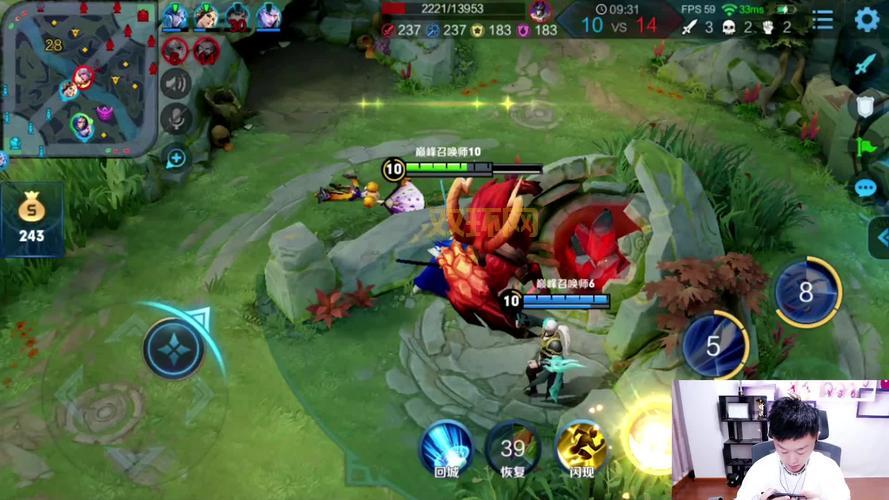Toggle the speaker voice output button
Image resolution: width=889 pixels, height=500 pixels.
176,83
